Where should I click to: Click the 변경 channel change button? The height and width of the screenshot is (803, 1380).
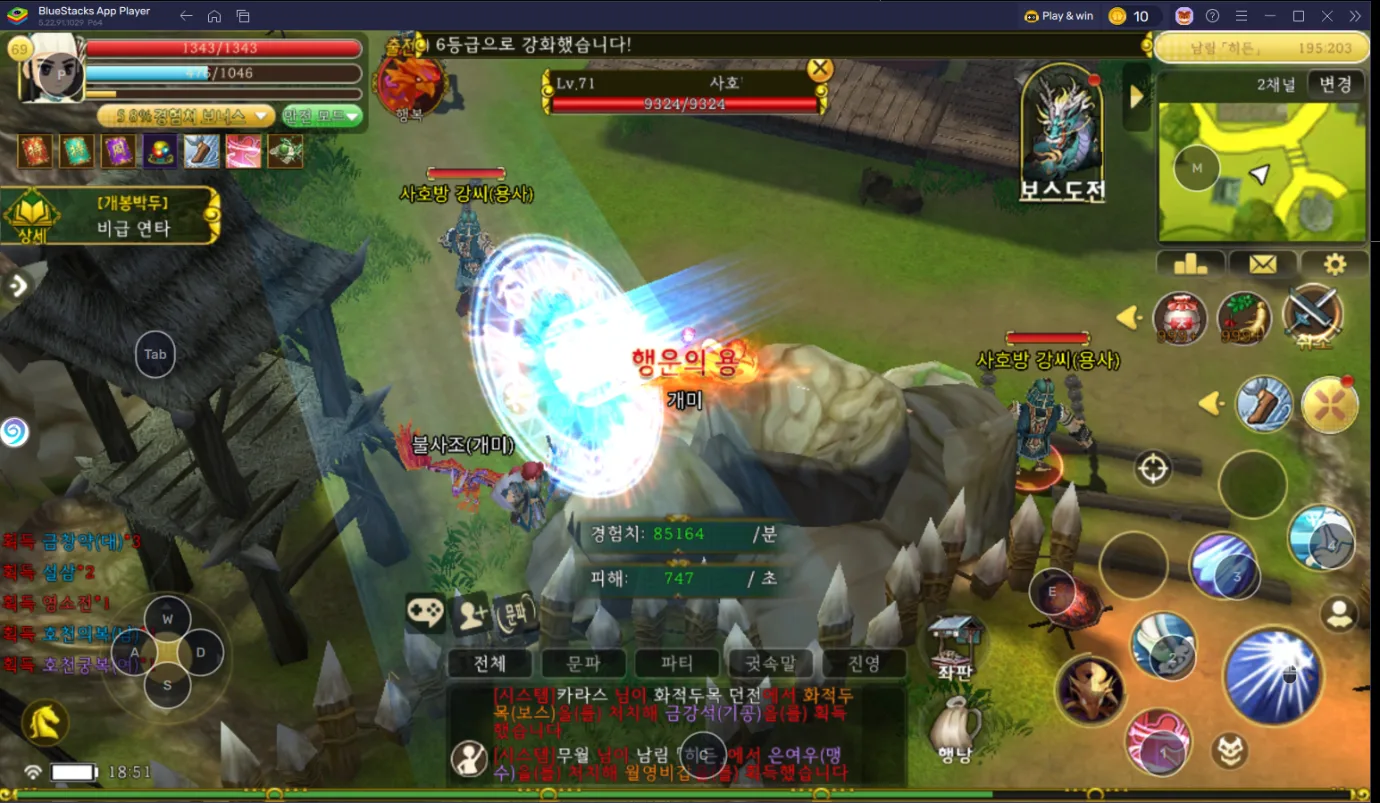[x=1335, y=84]
